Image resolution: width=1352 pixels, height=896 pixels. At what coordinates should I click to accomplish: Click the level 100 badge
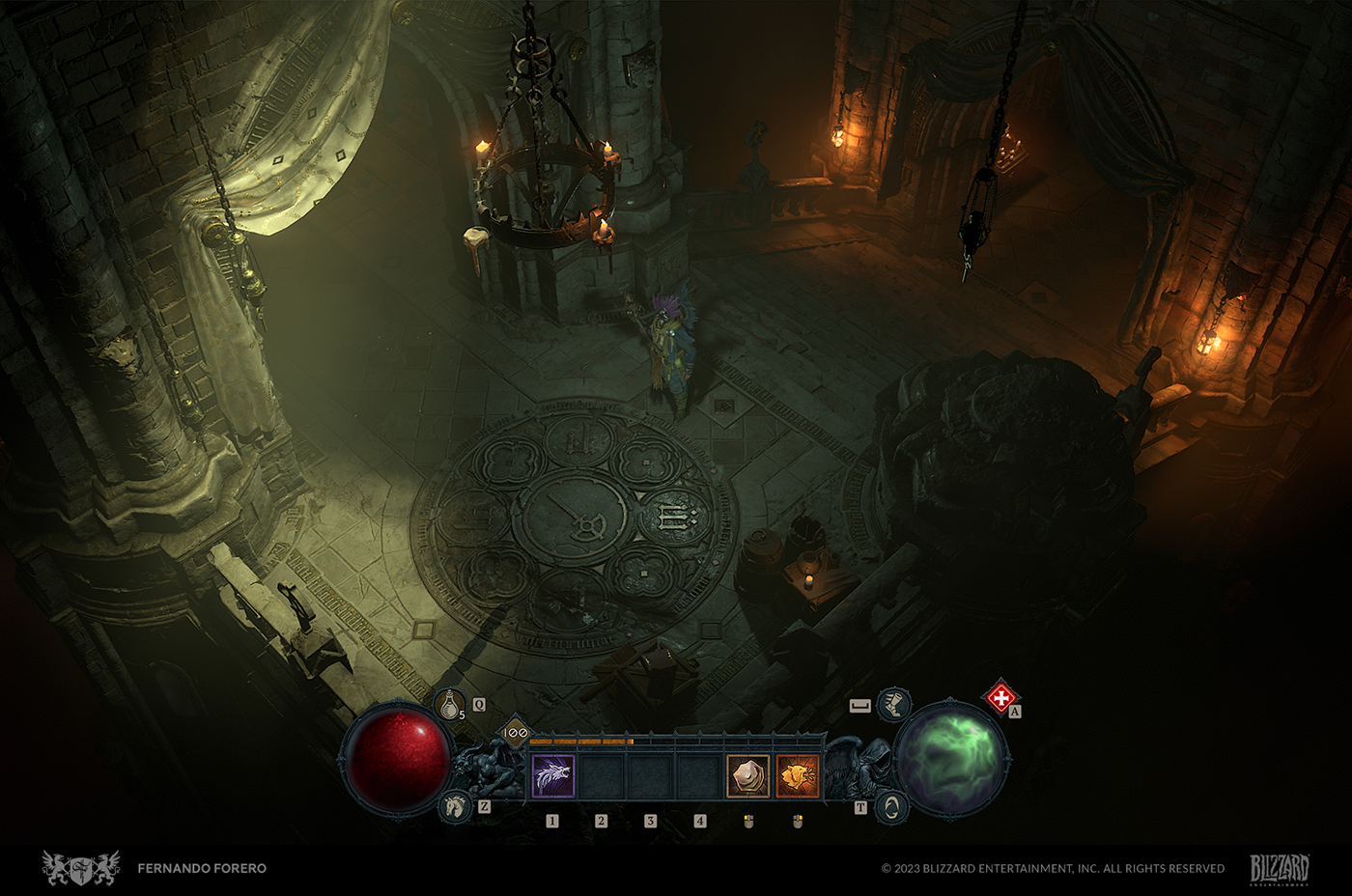(516, 733)
